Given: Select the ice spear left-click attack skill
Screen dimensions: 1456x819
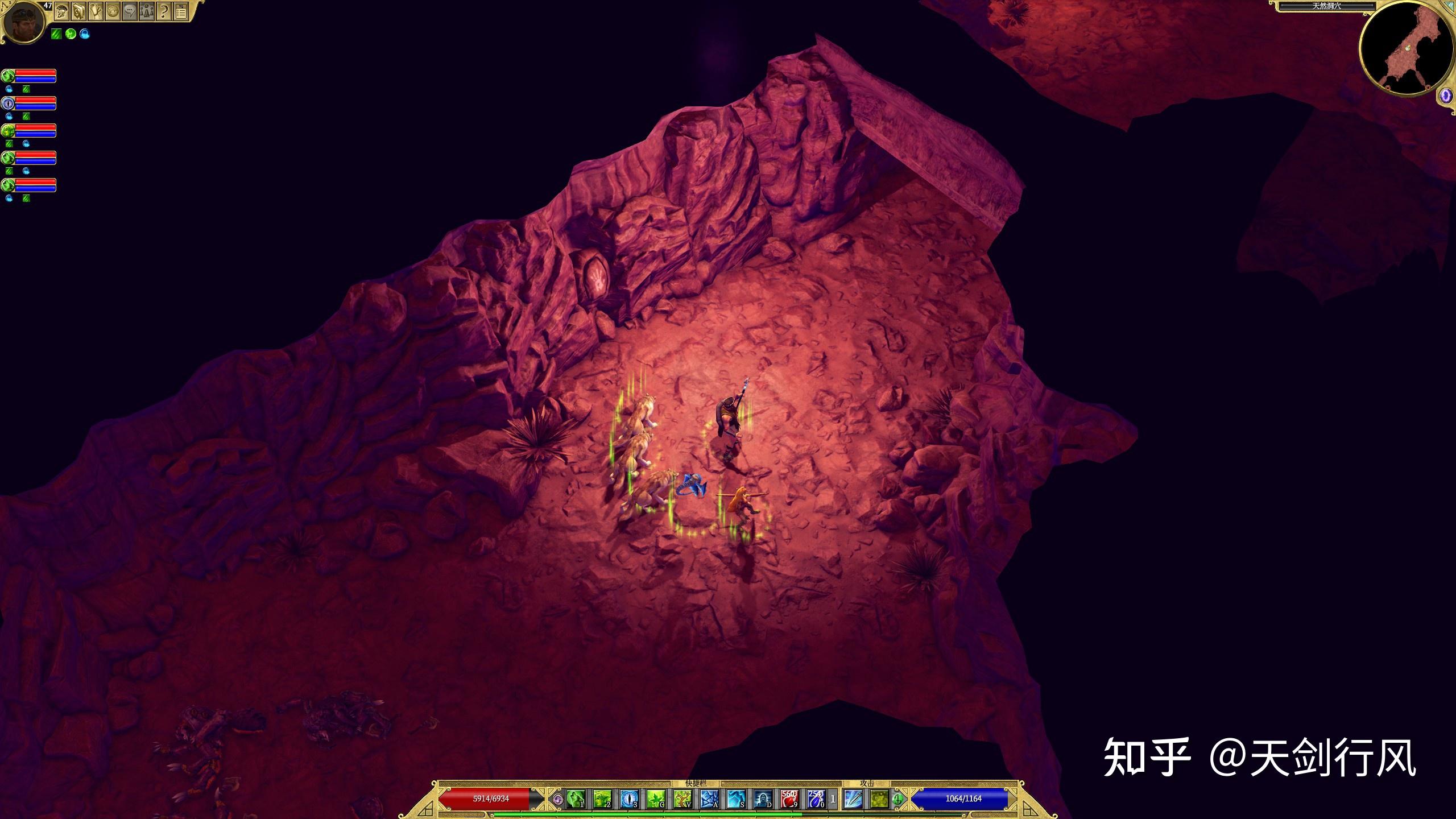Looking at the screenshot, I should [853, 799].
